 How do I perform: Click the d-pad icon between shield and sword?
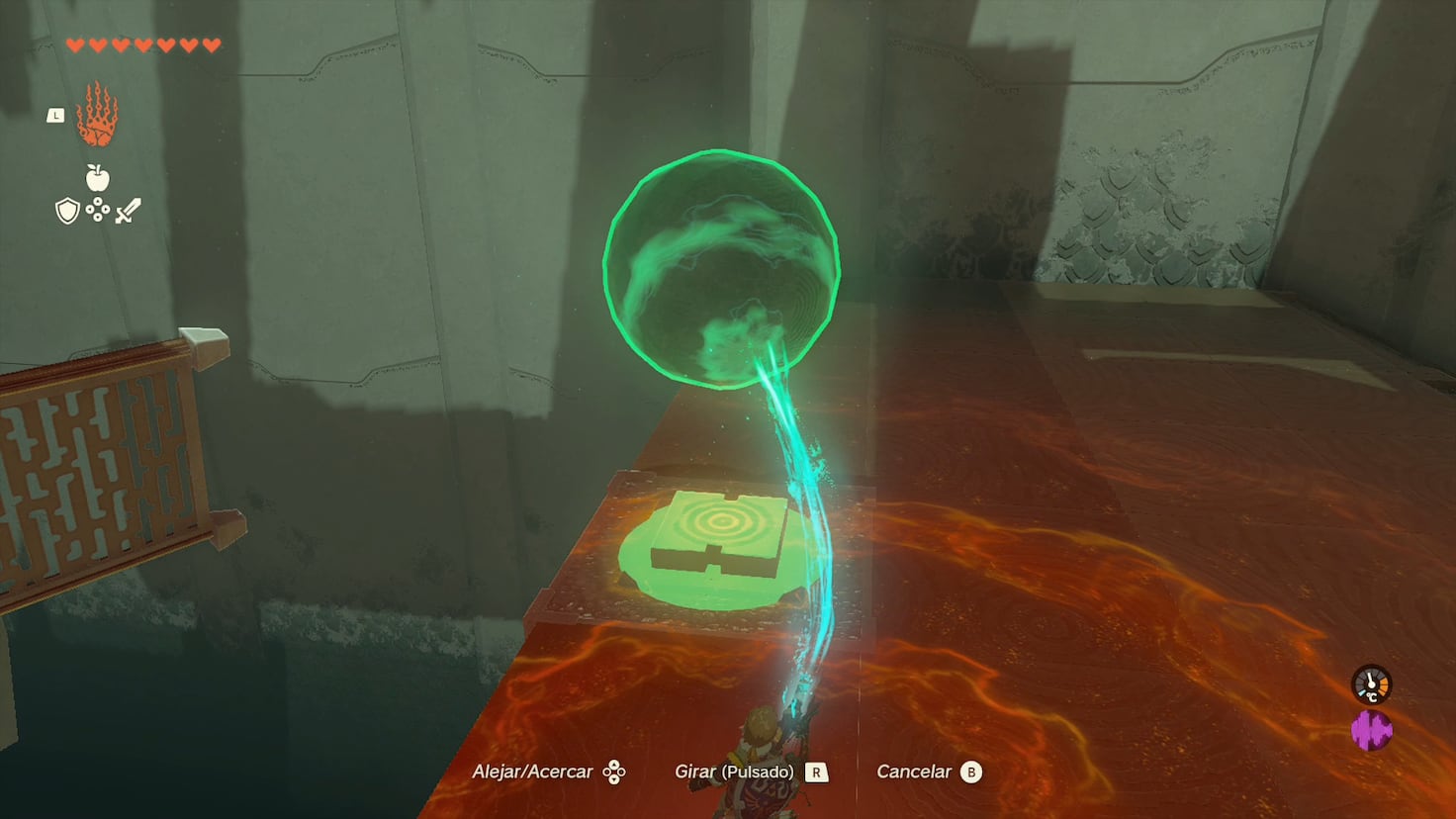[x=96, y=211]
